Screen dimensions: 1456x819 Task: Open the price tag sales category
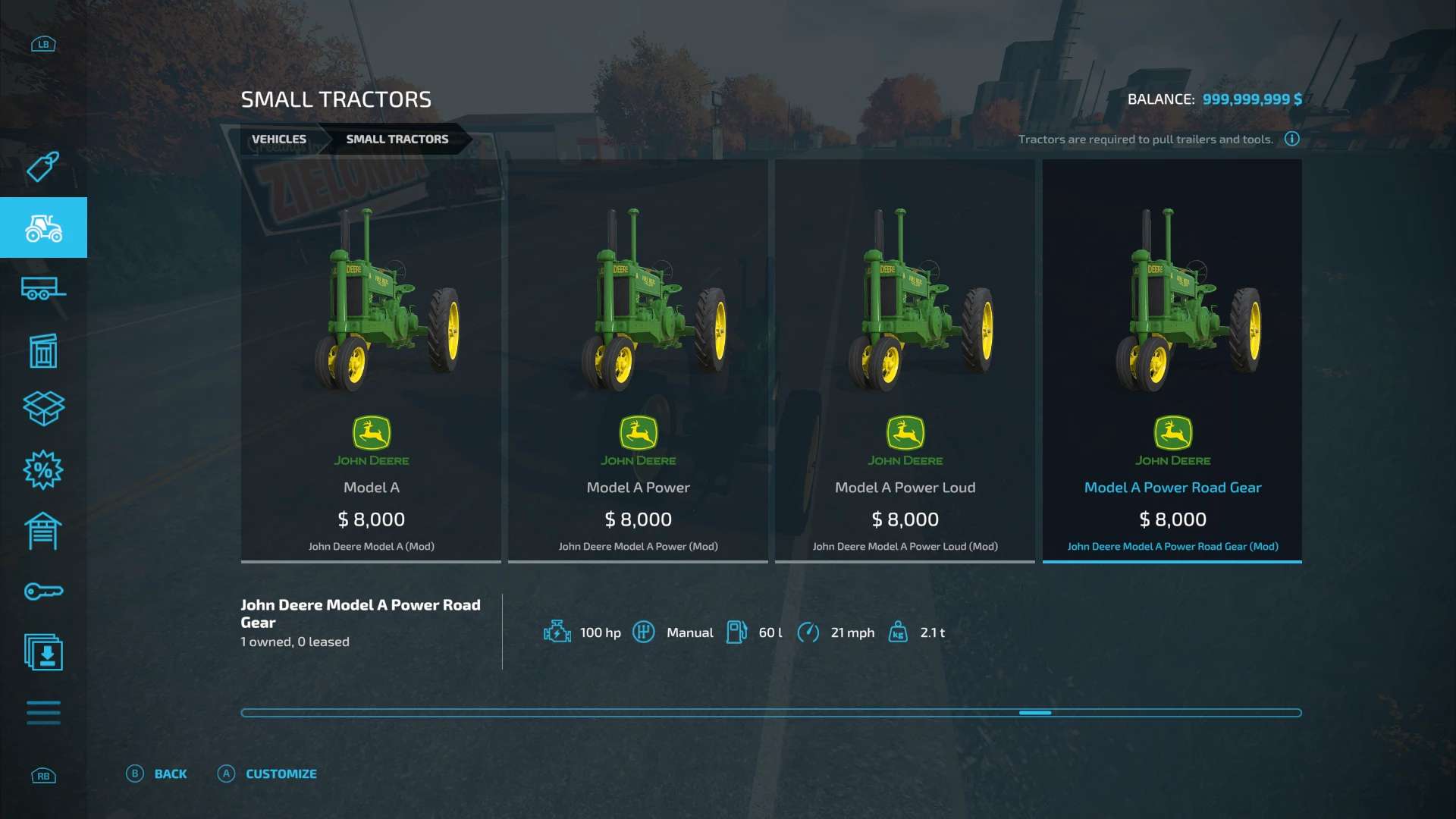(43, 167)
